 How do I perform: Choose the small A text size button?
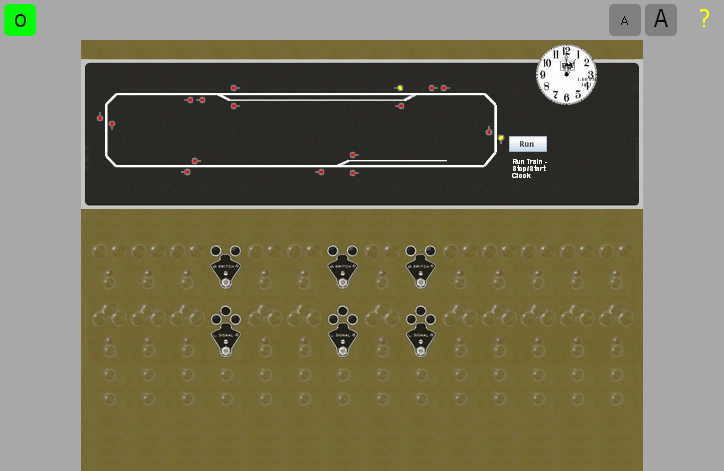(625, 20)
